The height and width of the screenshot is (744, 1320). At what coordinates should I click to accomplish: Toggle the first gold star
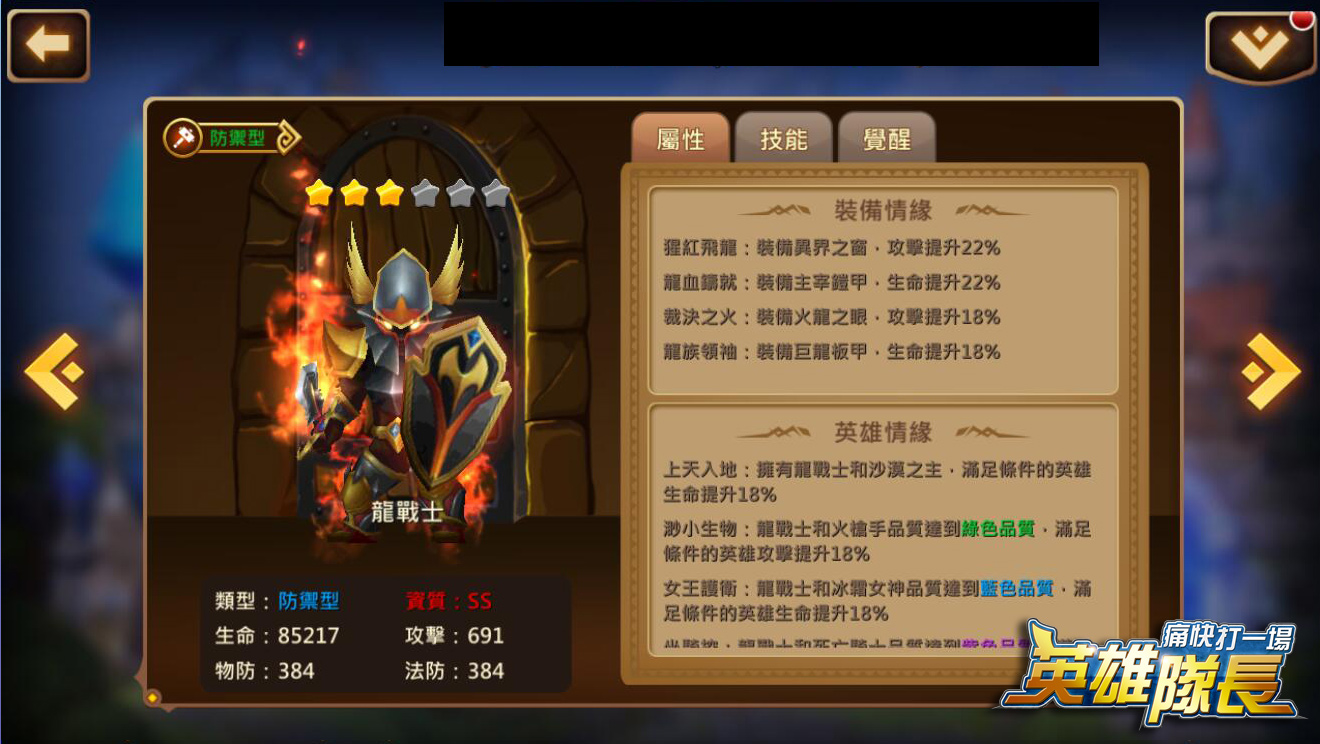[x=320, y=191]
